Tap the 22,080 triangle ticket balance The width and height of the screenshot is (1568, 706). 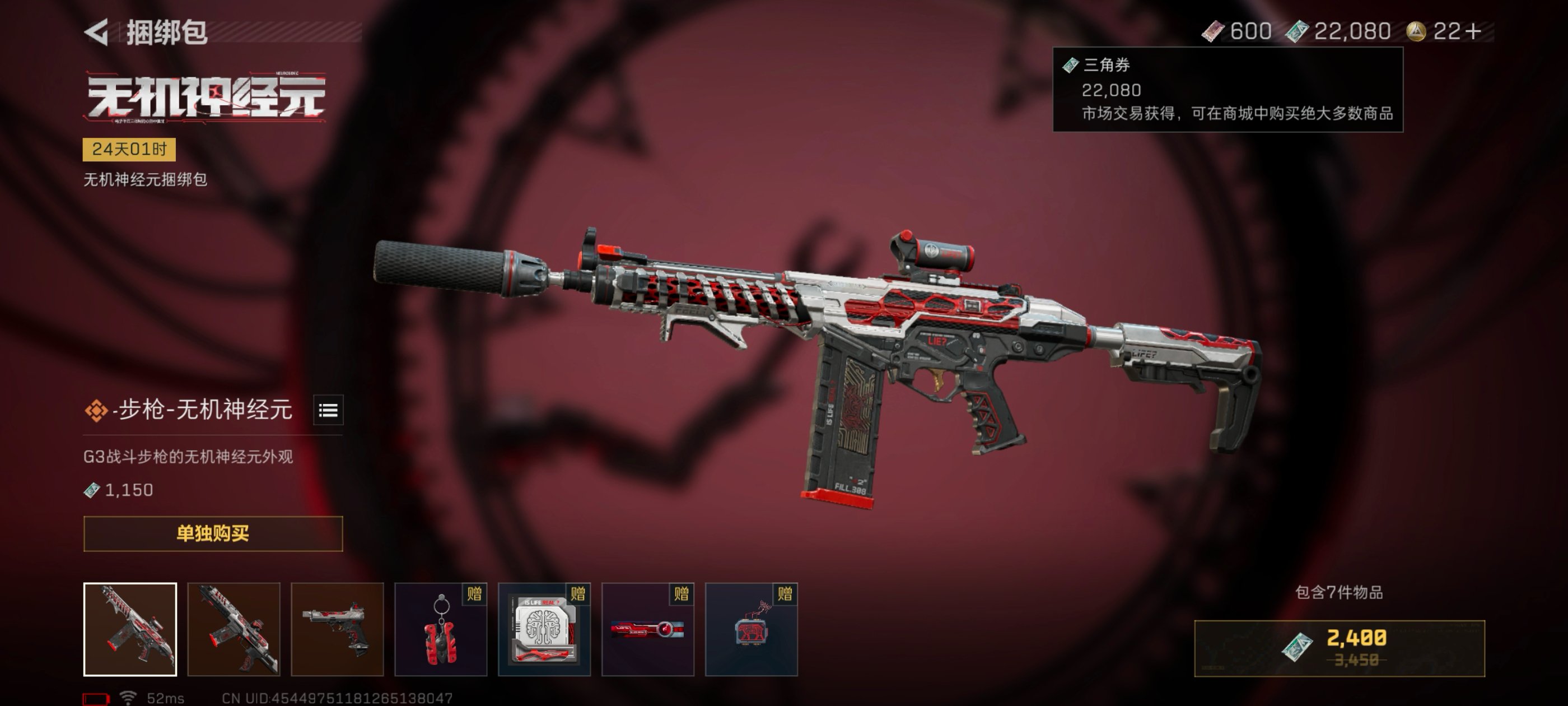(1339, 31)
